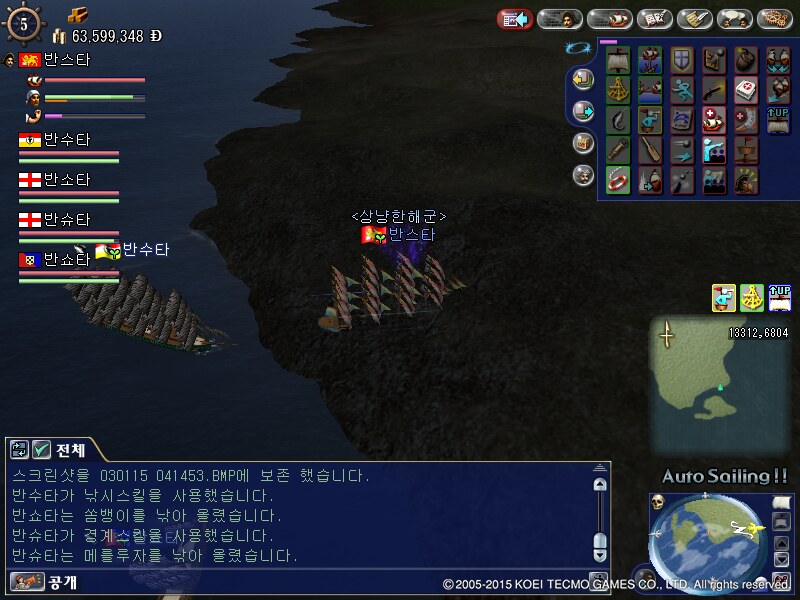Image resolution: width=800 pixels, height=600 pixels.
Task: Activate the lookout watch skill
Action: click(x=651, y=120)
